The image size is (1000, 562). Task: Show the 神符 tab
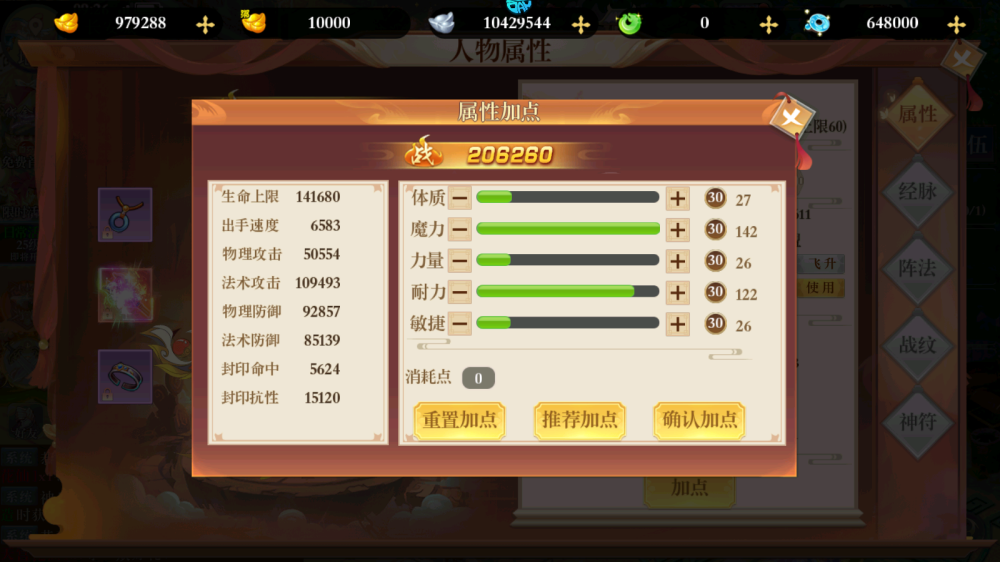917,421
